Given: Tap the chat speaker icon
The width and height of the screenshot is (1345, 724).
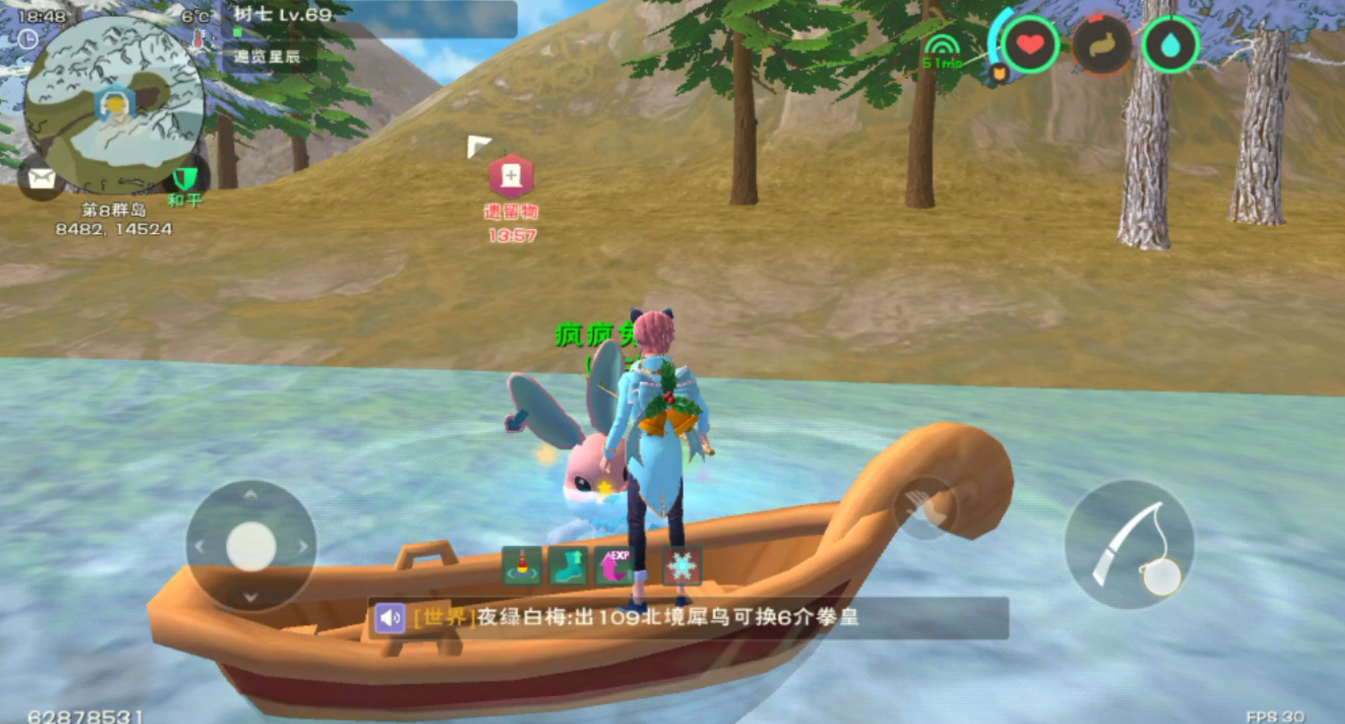Looking at the screenshot, I should pos(389,618).
